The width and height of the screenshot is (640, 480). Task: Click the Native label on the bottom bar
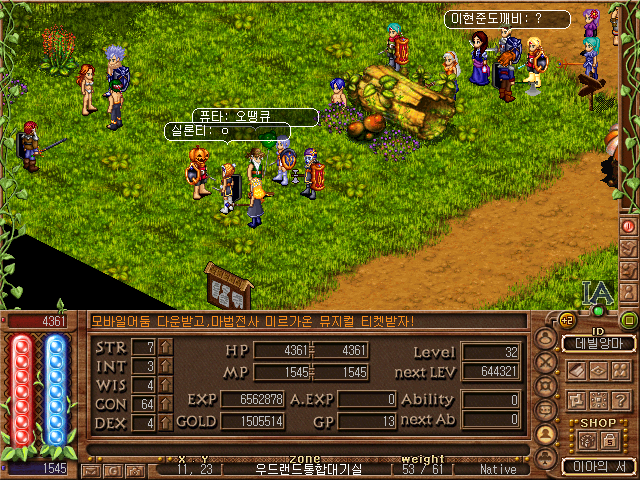[x=498, y=468]
